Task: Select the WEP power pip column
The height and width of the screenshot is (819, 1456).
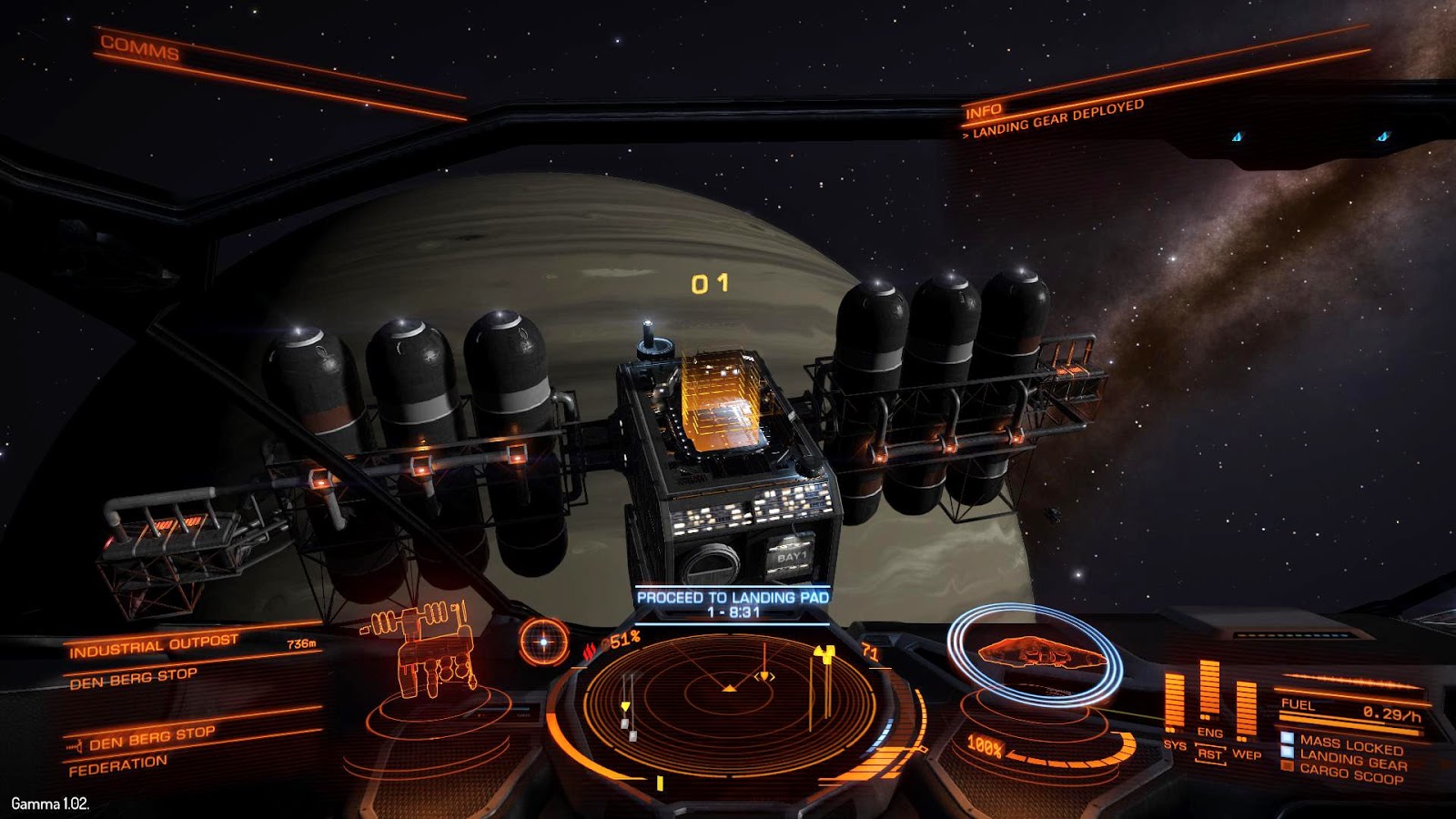Action: [x=1246, y=710]
